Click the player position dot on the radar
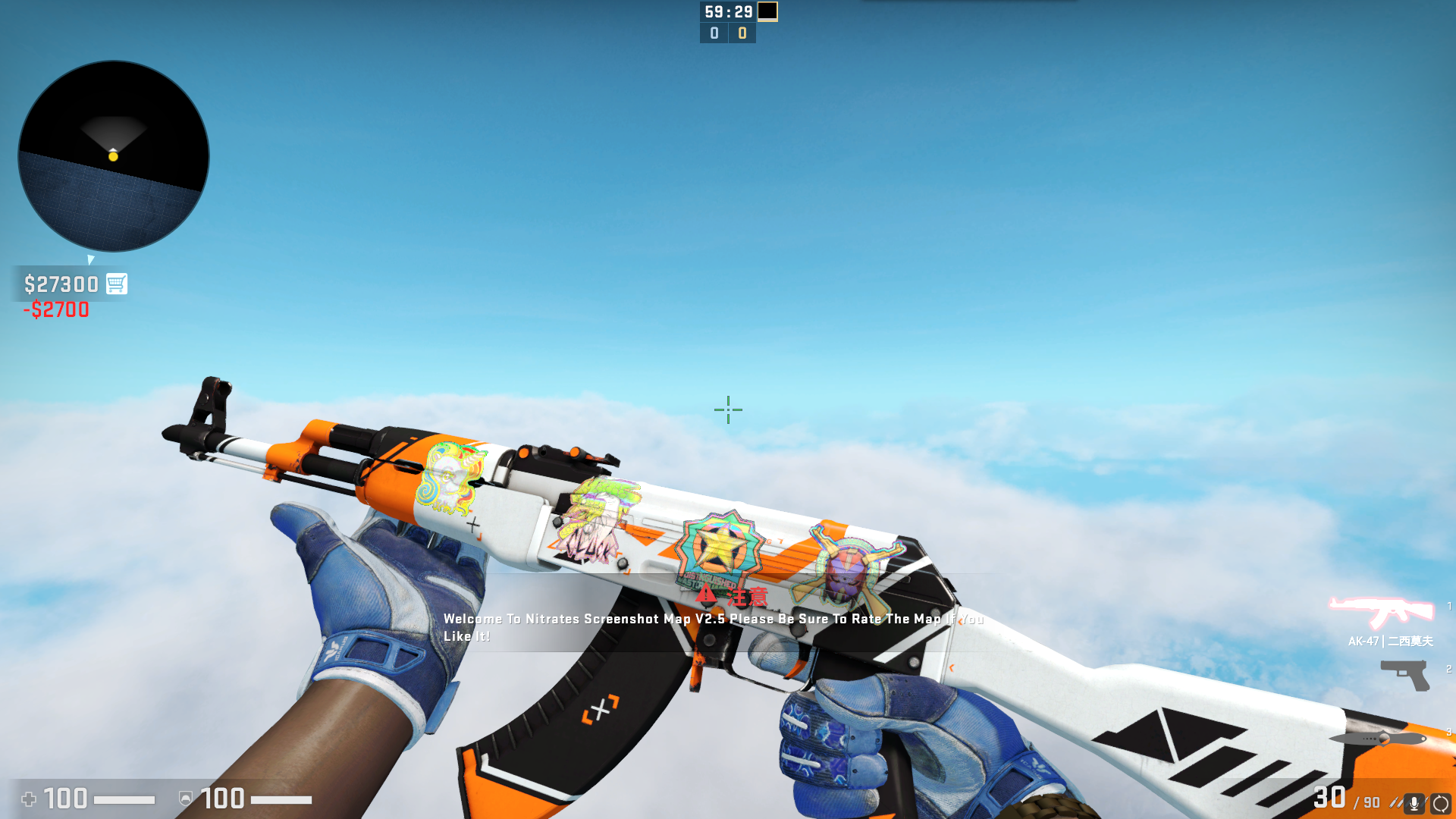Viewport: 1456px width, 819px height. 114,156
